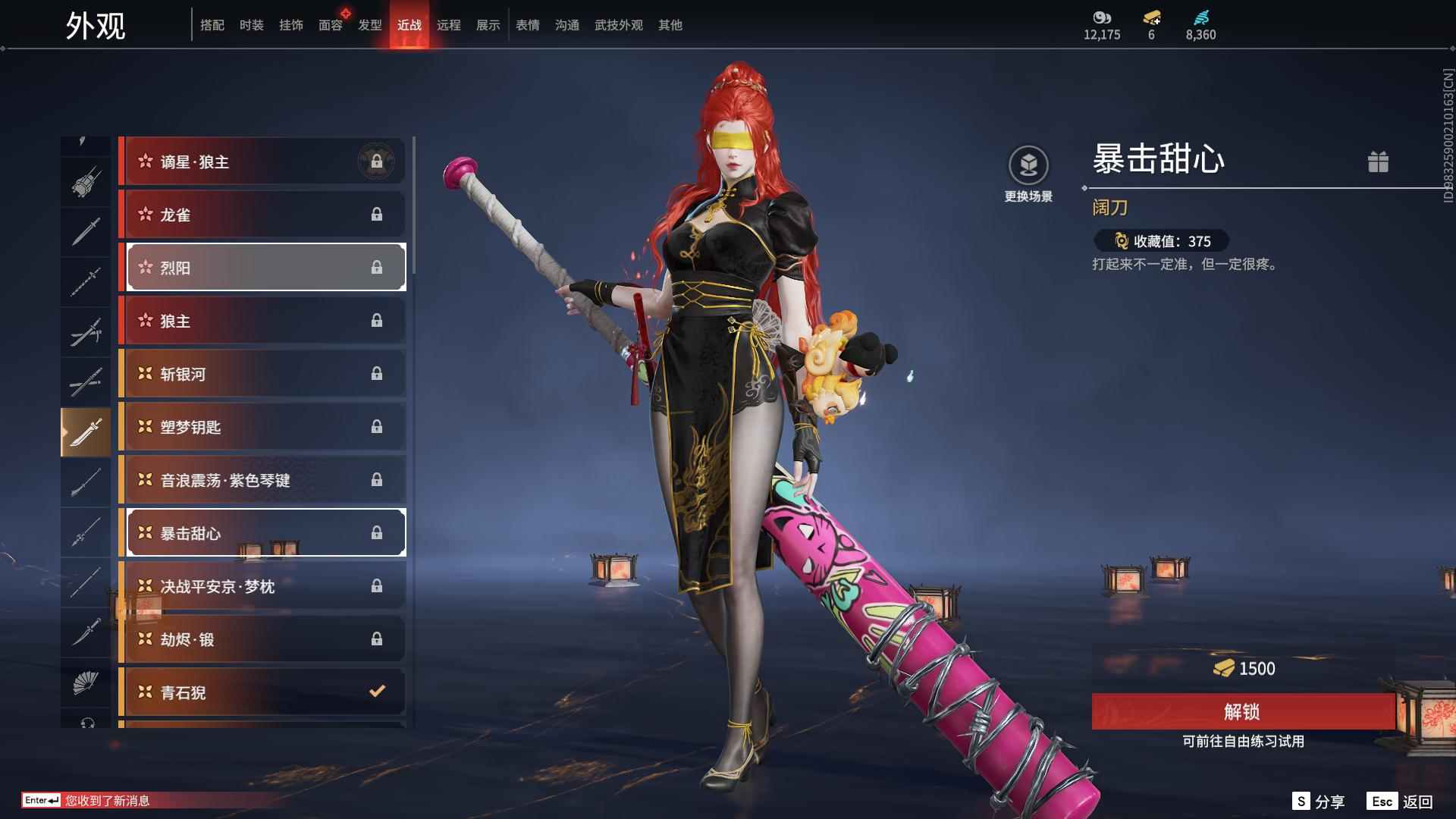The image size is (1456, 819).
Task: Switch to the 远程 weapons tab
Action: [448, 25]
